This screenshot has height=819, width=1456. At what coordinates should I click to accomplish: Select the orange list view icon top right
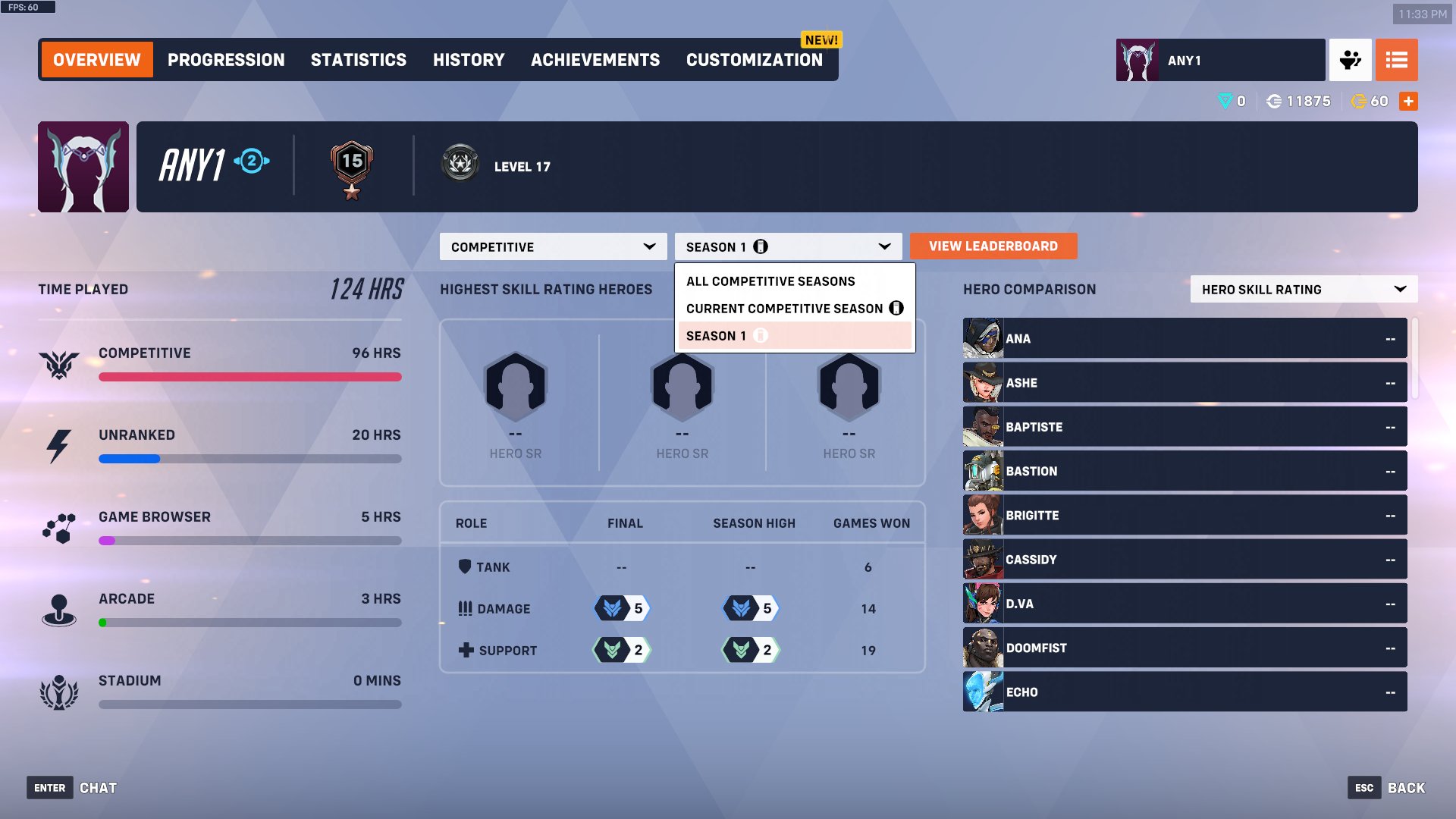click(1396, 60)
